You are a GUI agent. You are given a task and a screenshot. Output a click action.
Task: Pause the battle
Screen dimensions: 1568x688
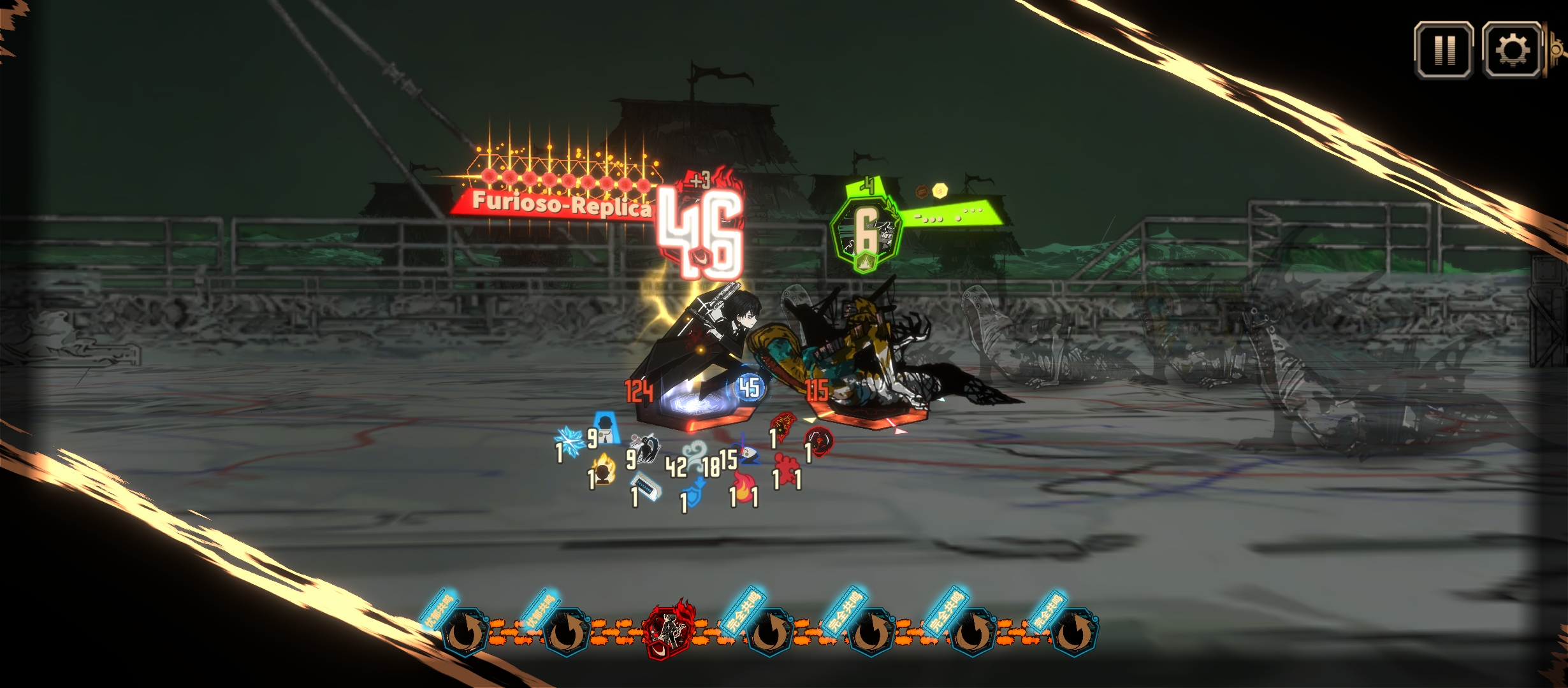pyautogui.click(x=1444, y=50)
